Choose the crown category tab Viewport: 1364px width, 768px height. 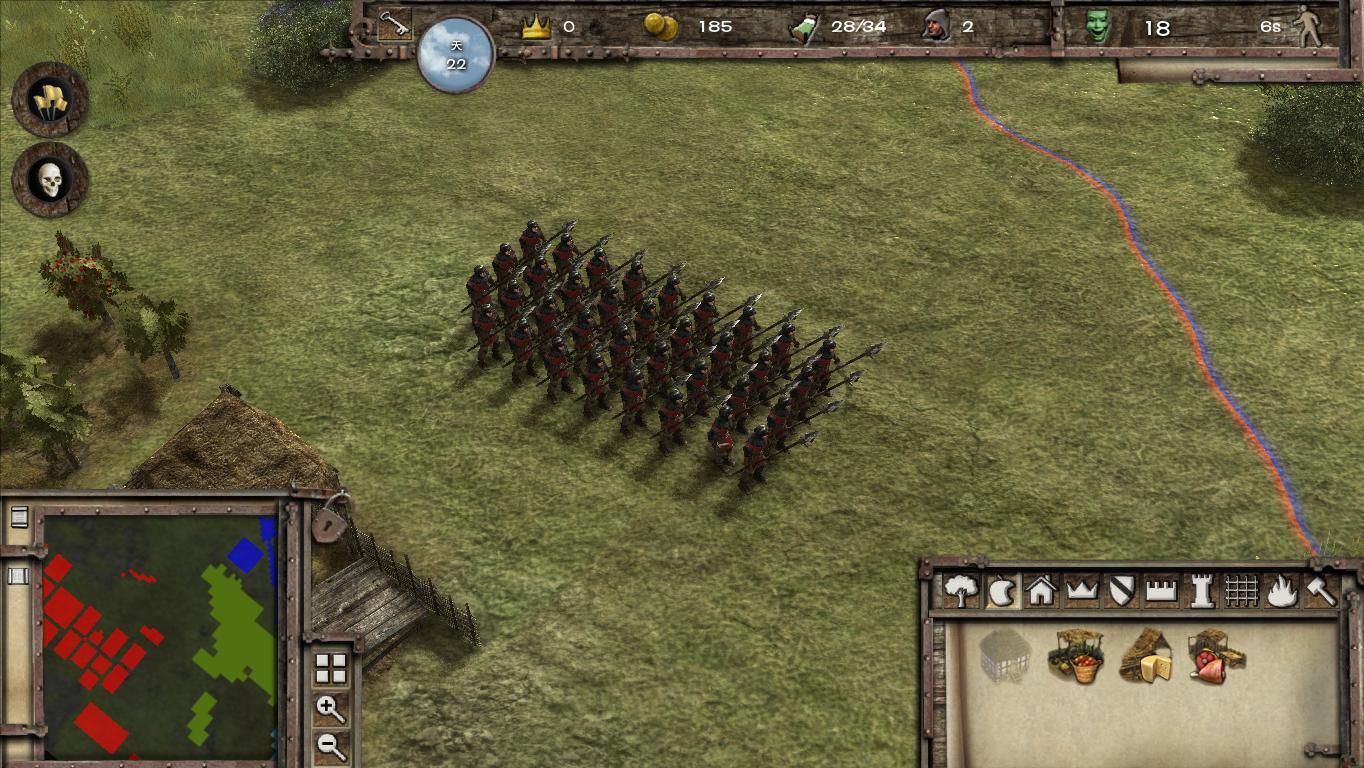point(1082,591)
